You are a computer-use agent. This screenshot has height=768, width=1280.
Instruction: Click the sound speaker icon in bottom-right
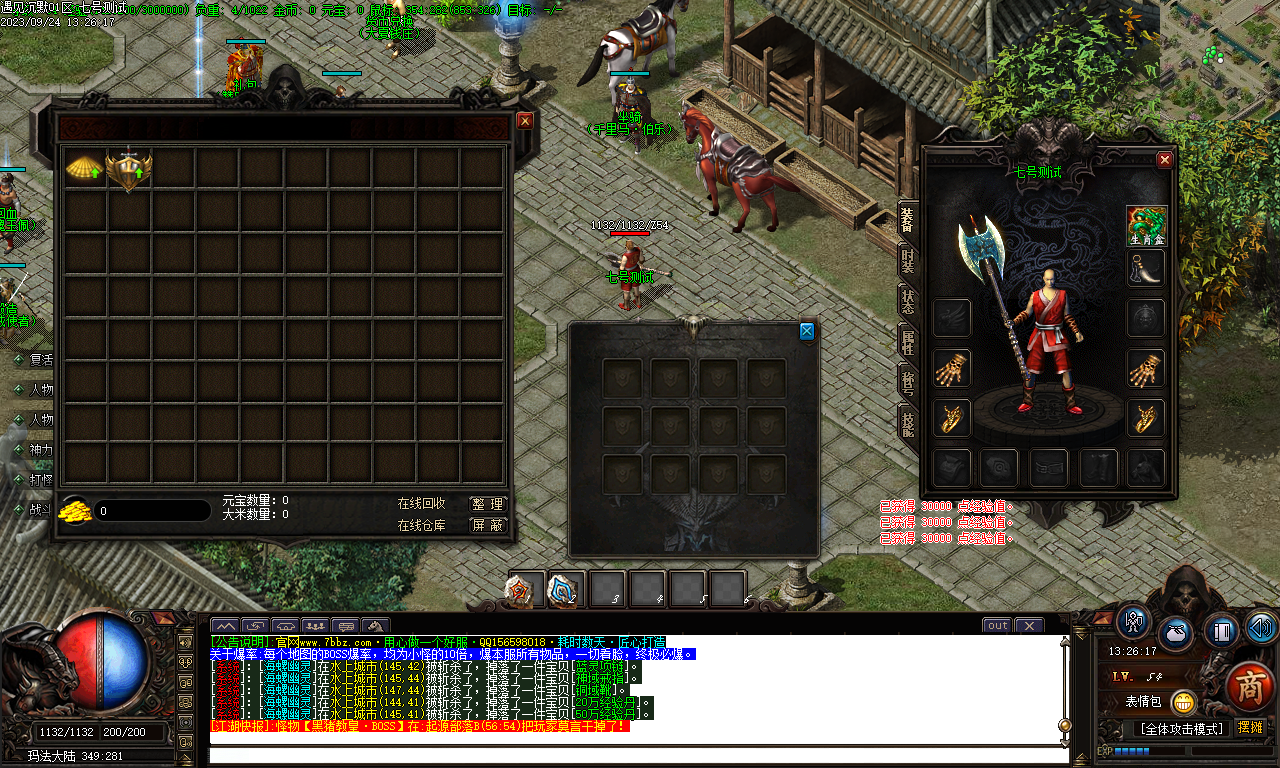[x=1260, y=628]
